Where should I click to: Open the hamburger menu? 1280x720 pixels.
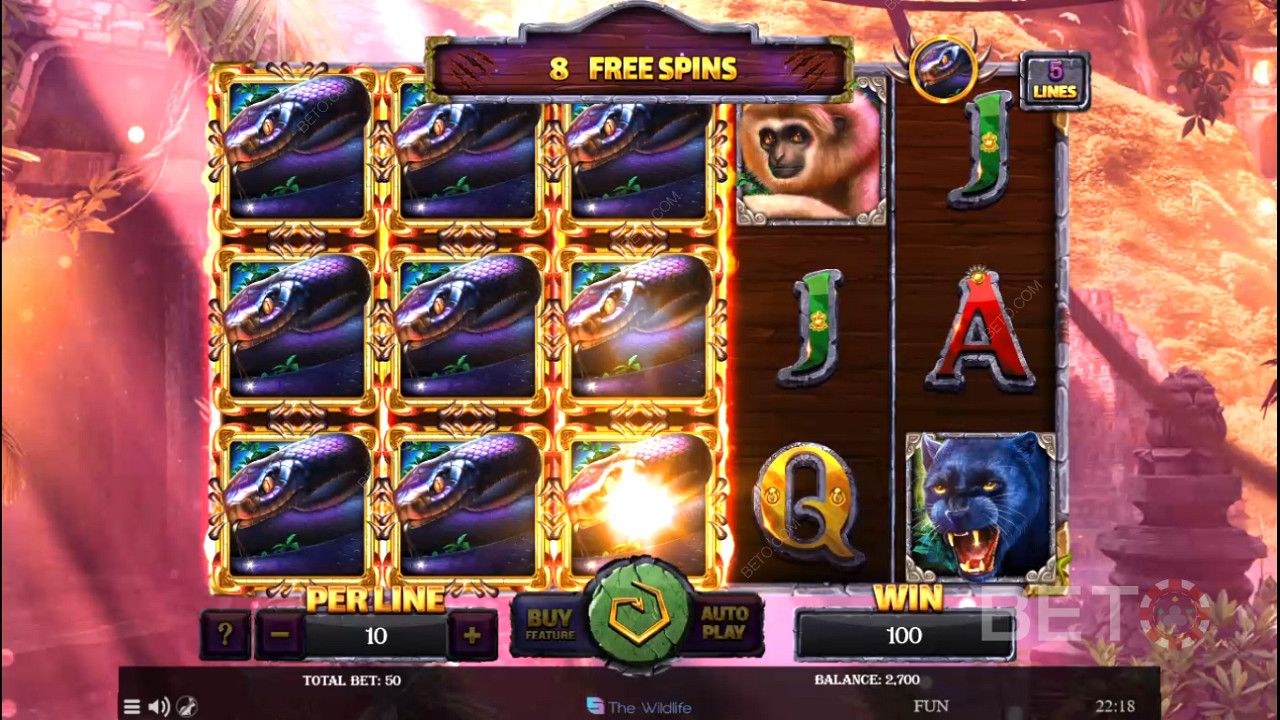132,707
